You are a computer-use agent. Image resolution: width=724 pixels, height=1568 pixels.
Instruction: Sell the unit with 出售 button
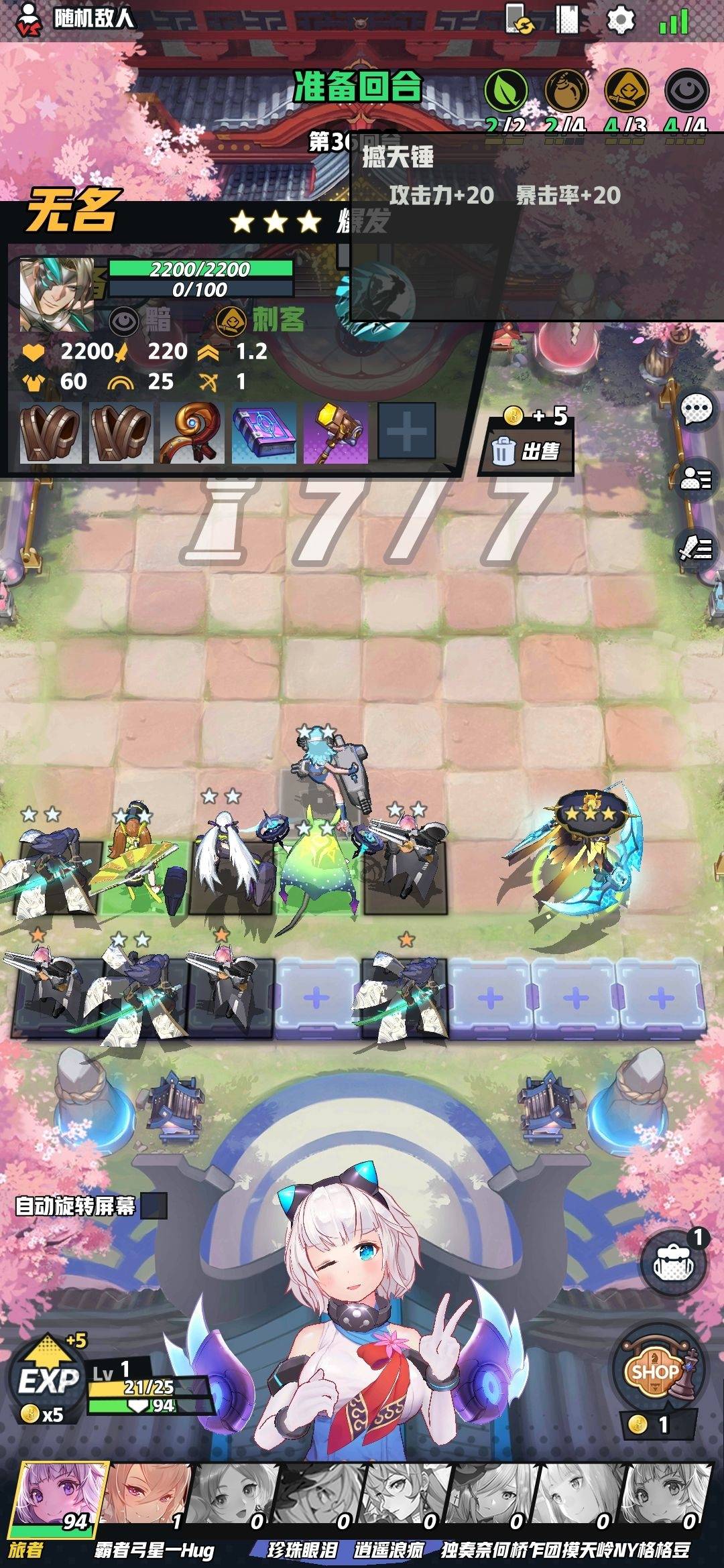526,451
